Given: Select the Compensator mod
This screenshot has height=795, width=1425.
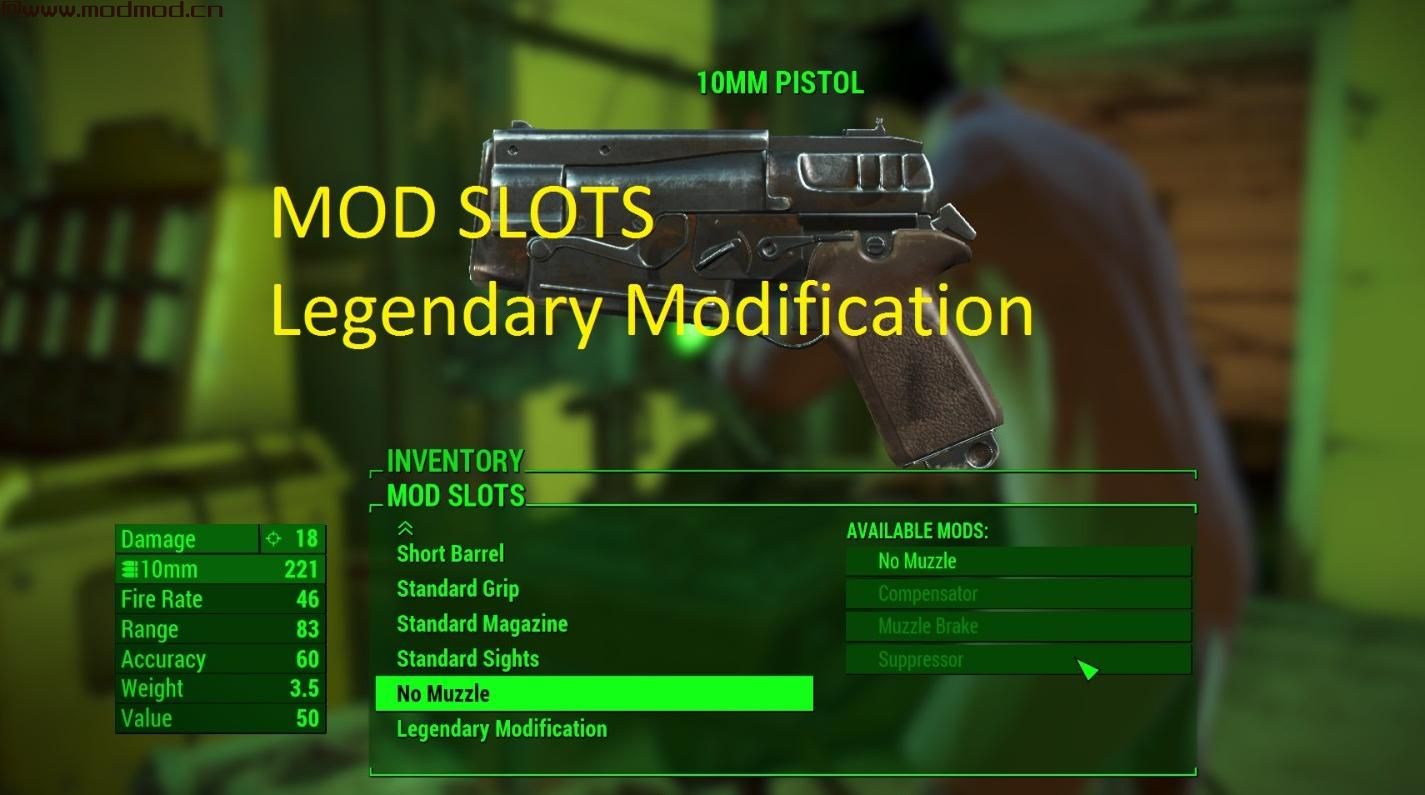Looking at the screenshot, I should tap(1017, 594).
